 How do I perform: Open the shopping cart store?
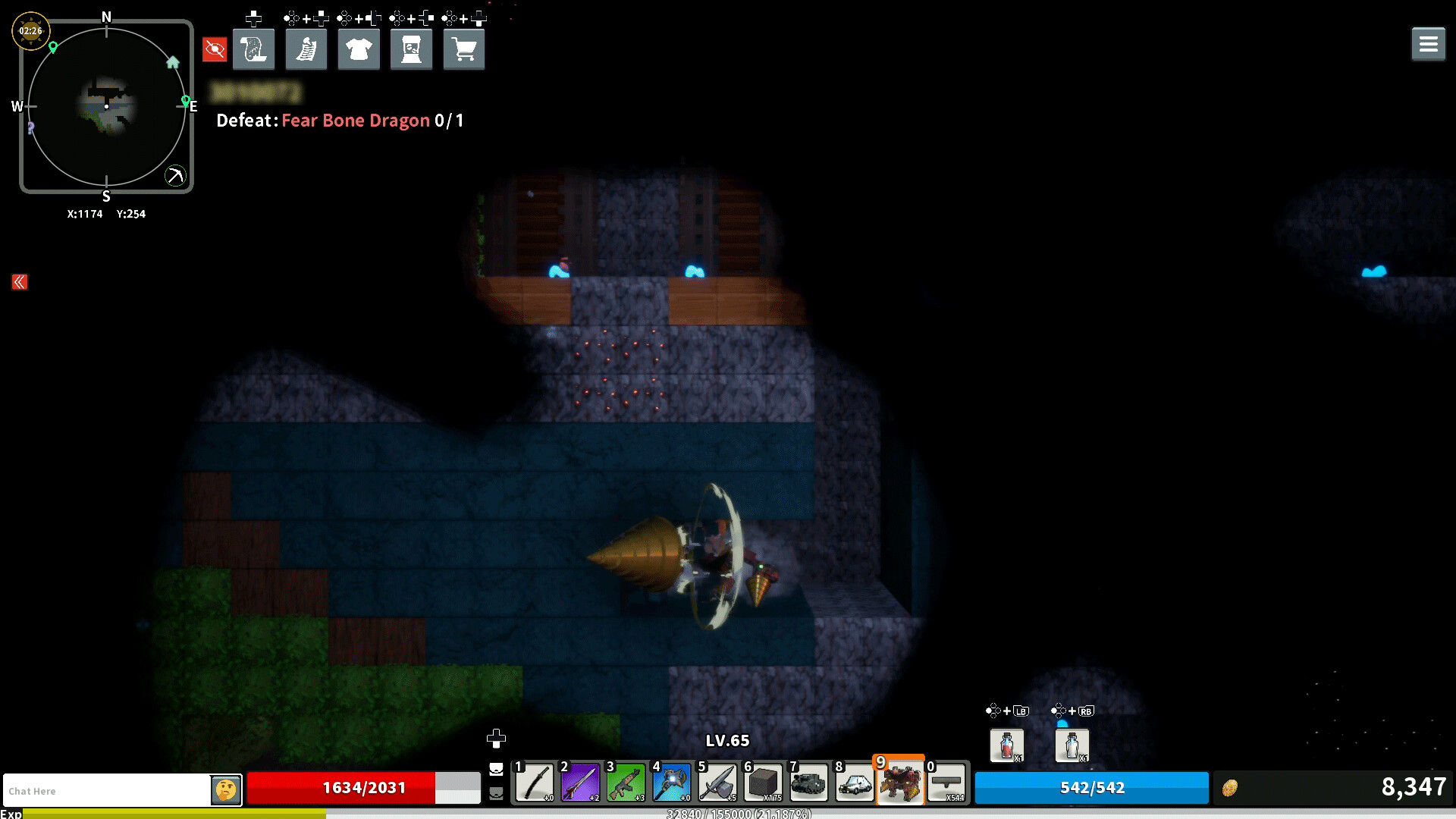(463, 49)
